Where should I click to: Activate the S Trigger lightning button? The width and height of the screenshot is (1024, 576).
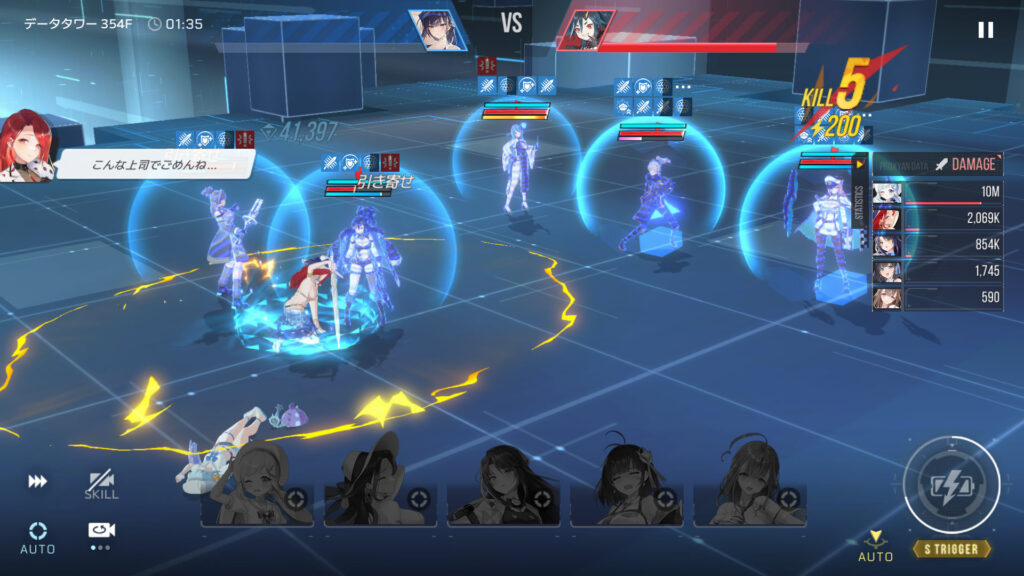[x=950, y=485]
